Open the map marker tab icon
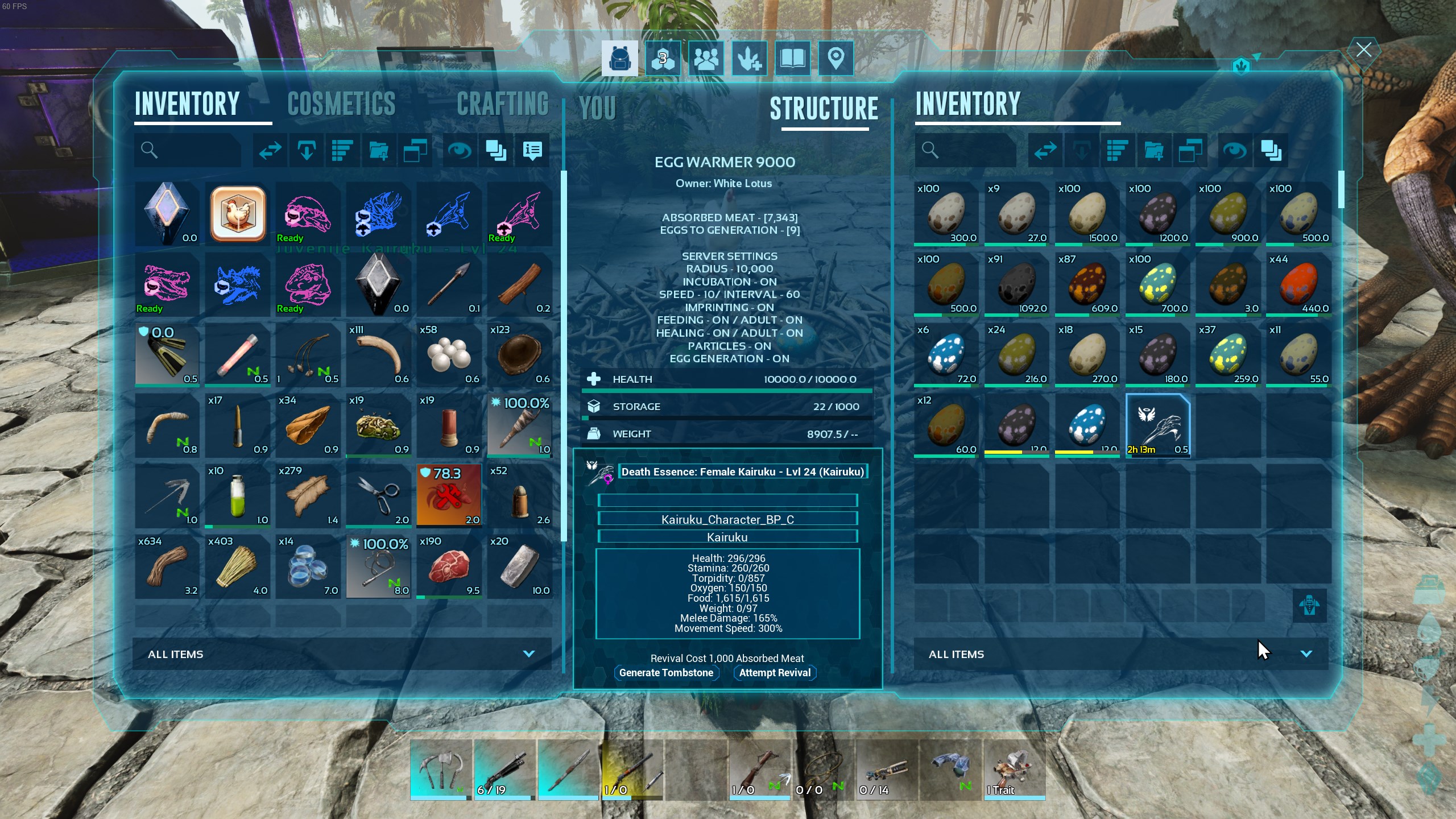Screen dimensions: 1456x819 [x=835, y=58]
